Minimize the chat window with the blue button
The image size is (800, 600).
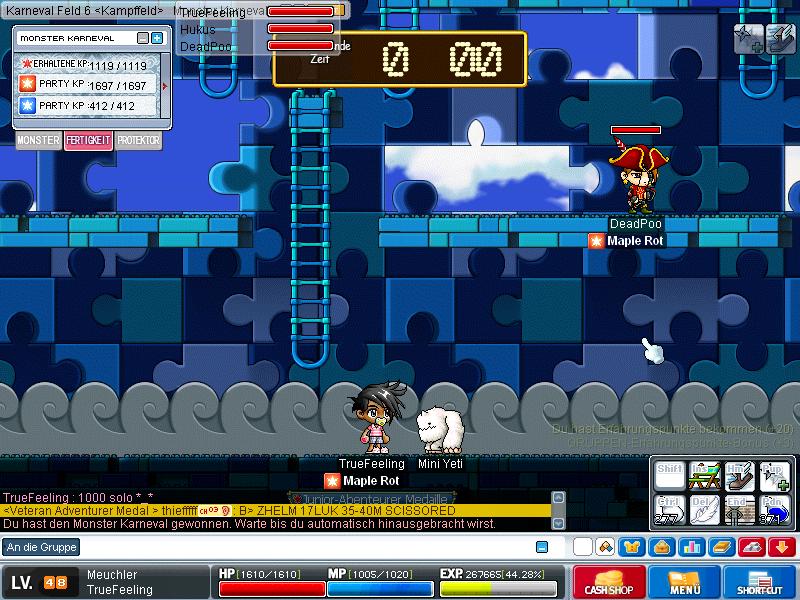542,547
